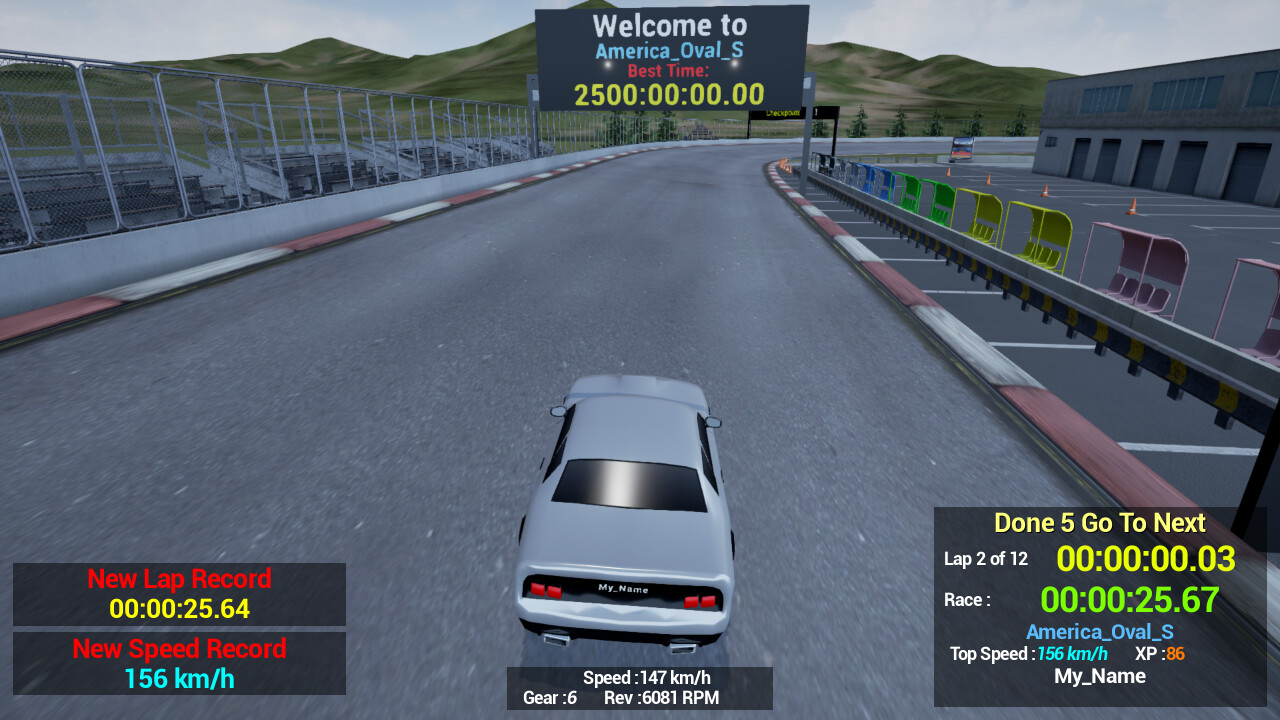This screenshot has width=1280, height=720.
Task: Toggle the Done 5 Go To Next indicator
Action: coord(1100,523)
